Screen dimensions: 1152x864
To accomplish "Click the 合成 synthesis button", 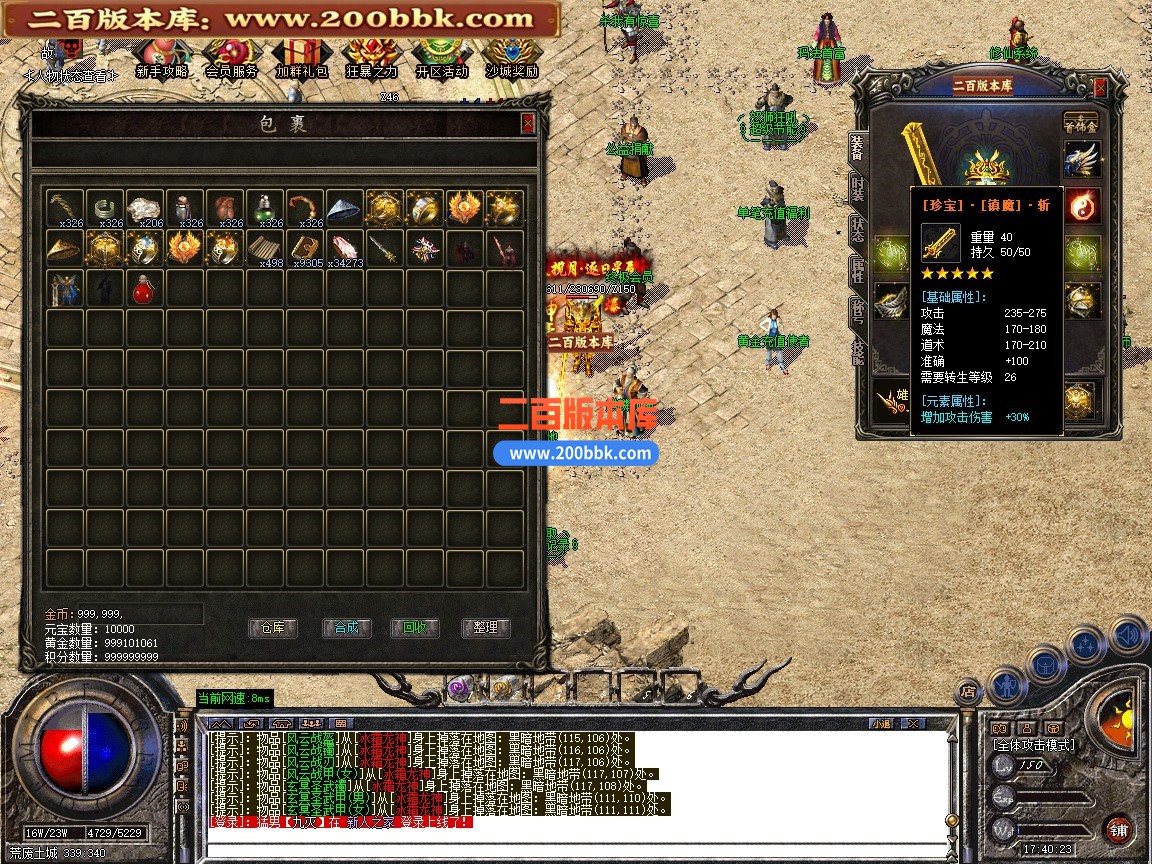I will coord(346,628).
